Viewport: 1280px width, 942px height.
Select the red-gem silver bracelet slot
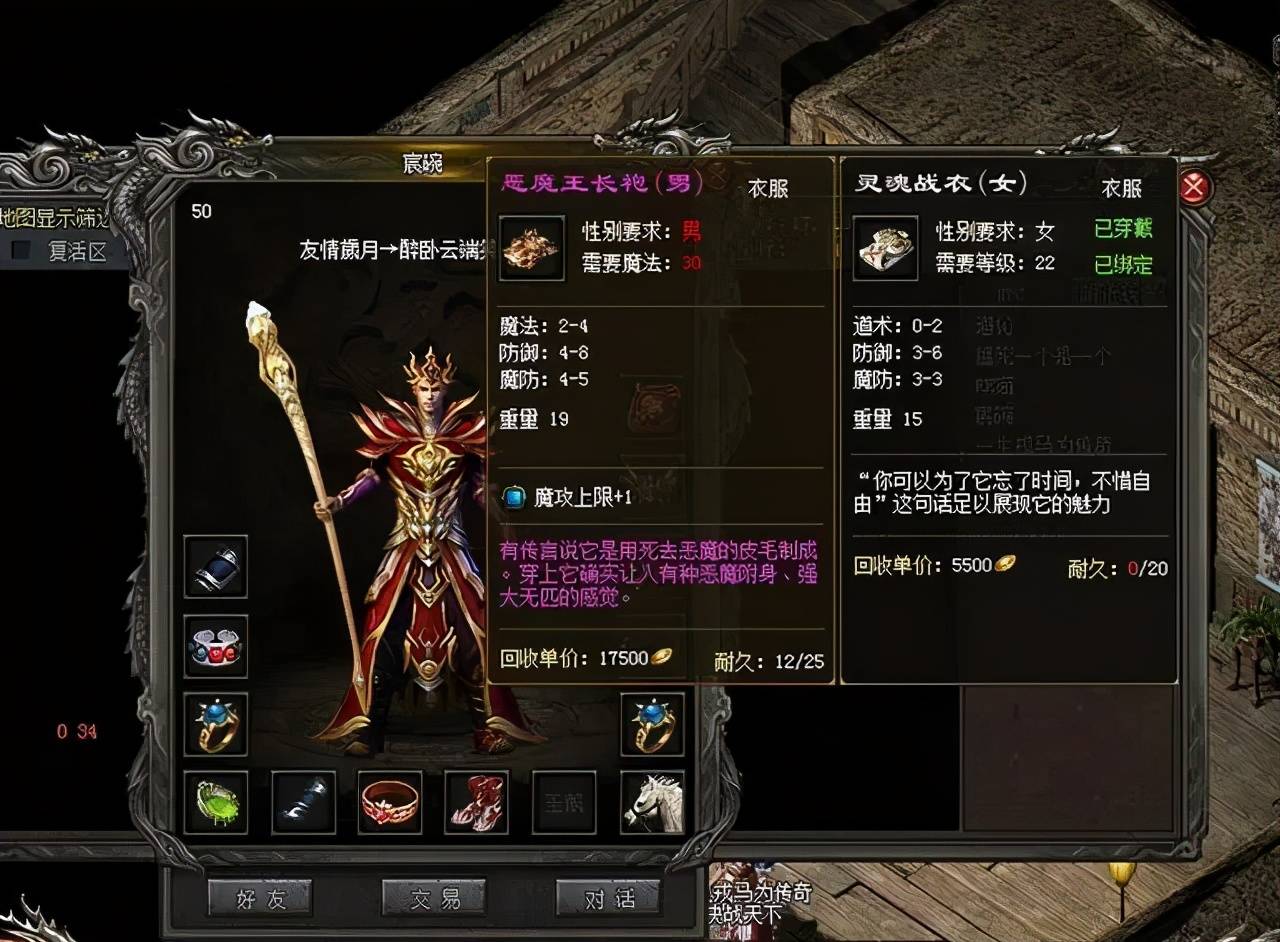216,646
